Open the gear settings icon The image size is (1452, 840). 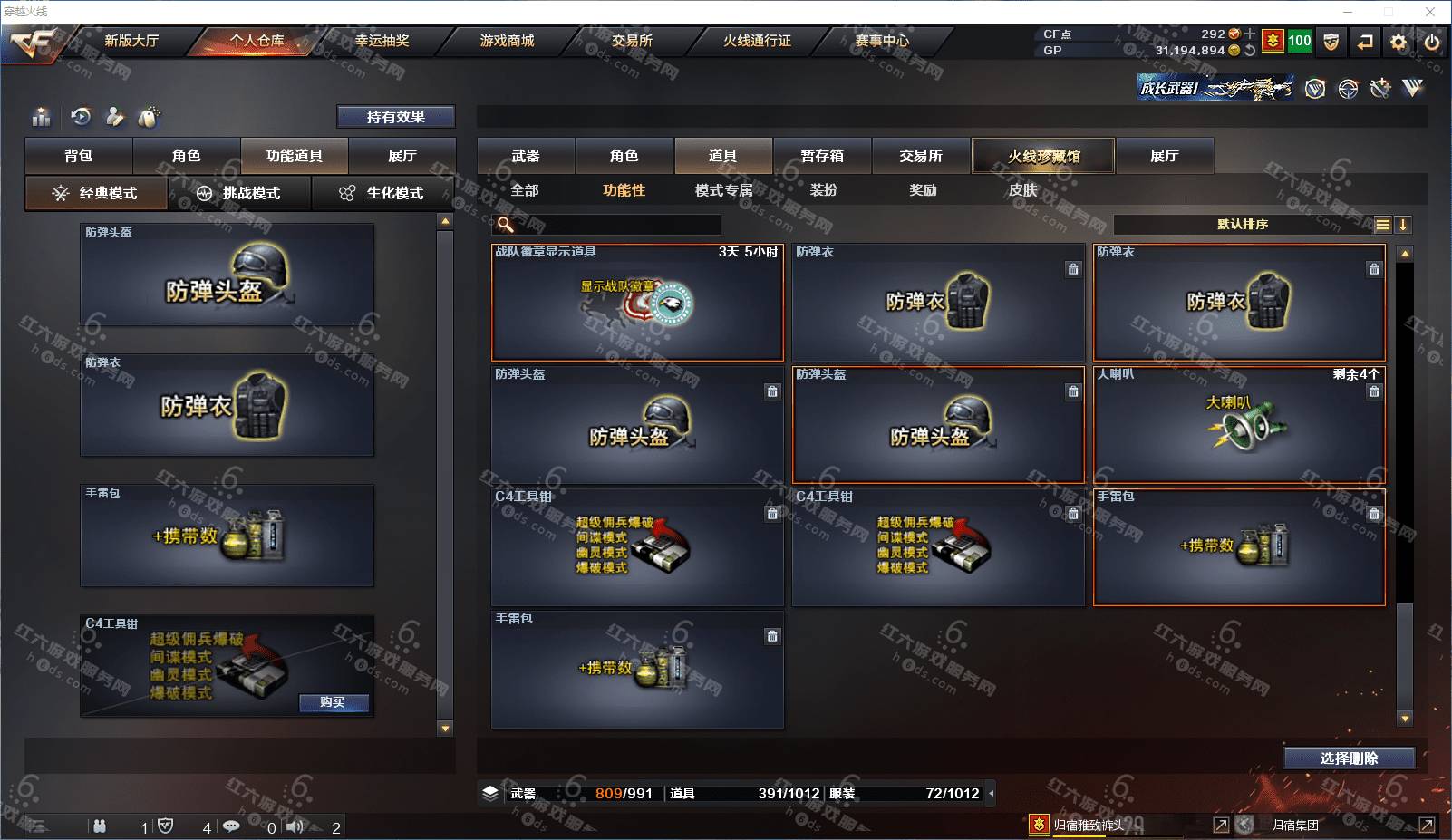tap(1399, 42)
